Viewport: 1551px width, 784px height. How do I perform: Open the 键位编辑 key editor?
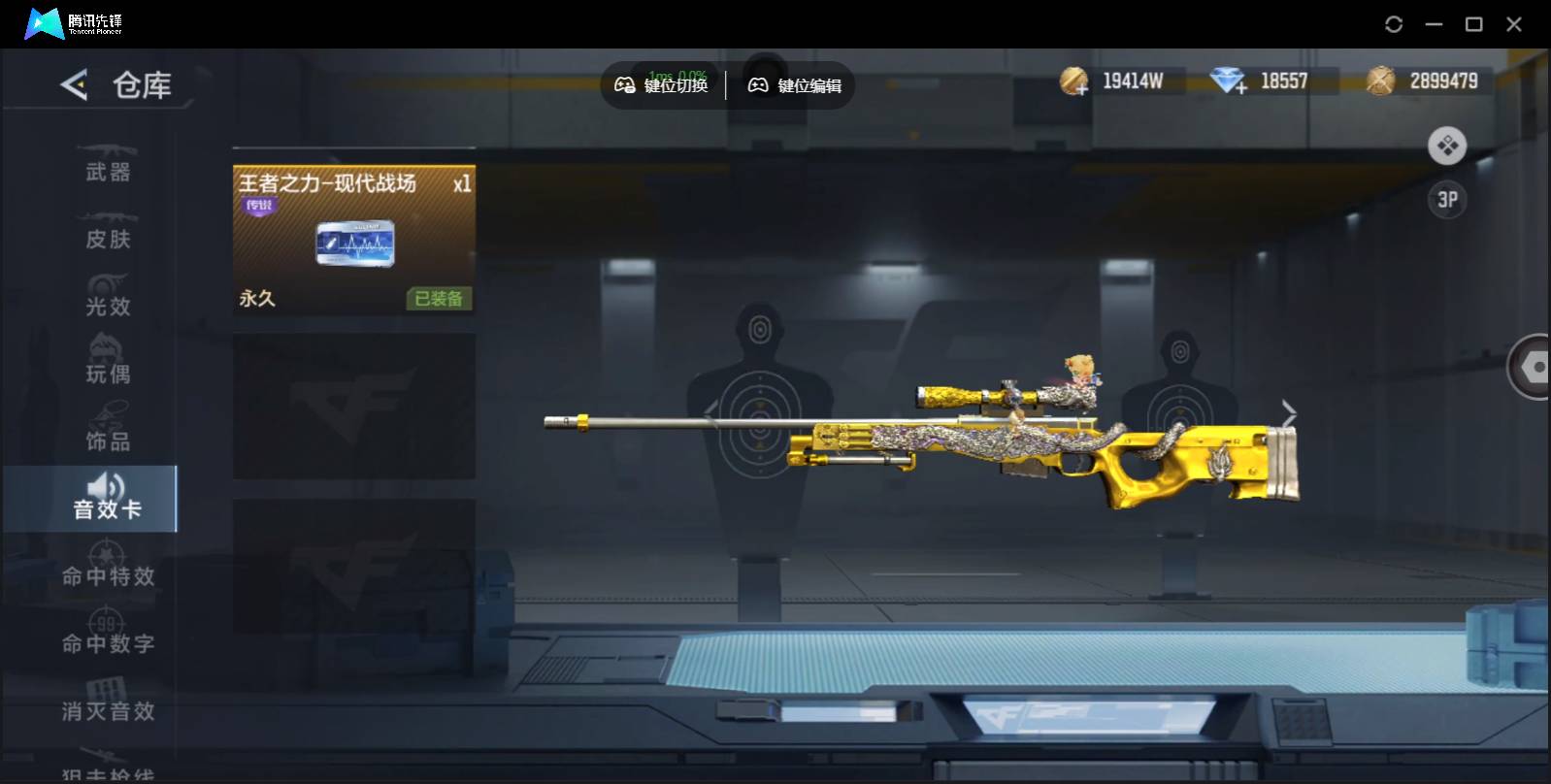click(x=795, y=85)
